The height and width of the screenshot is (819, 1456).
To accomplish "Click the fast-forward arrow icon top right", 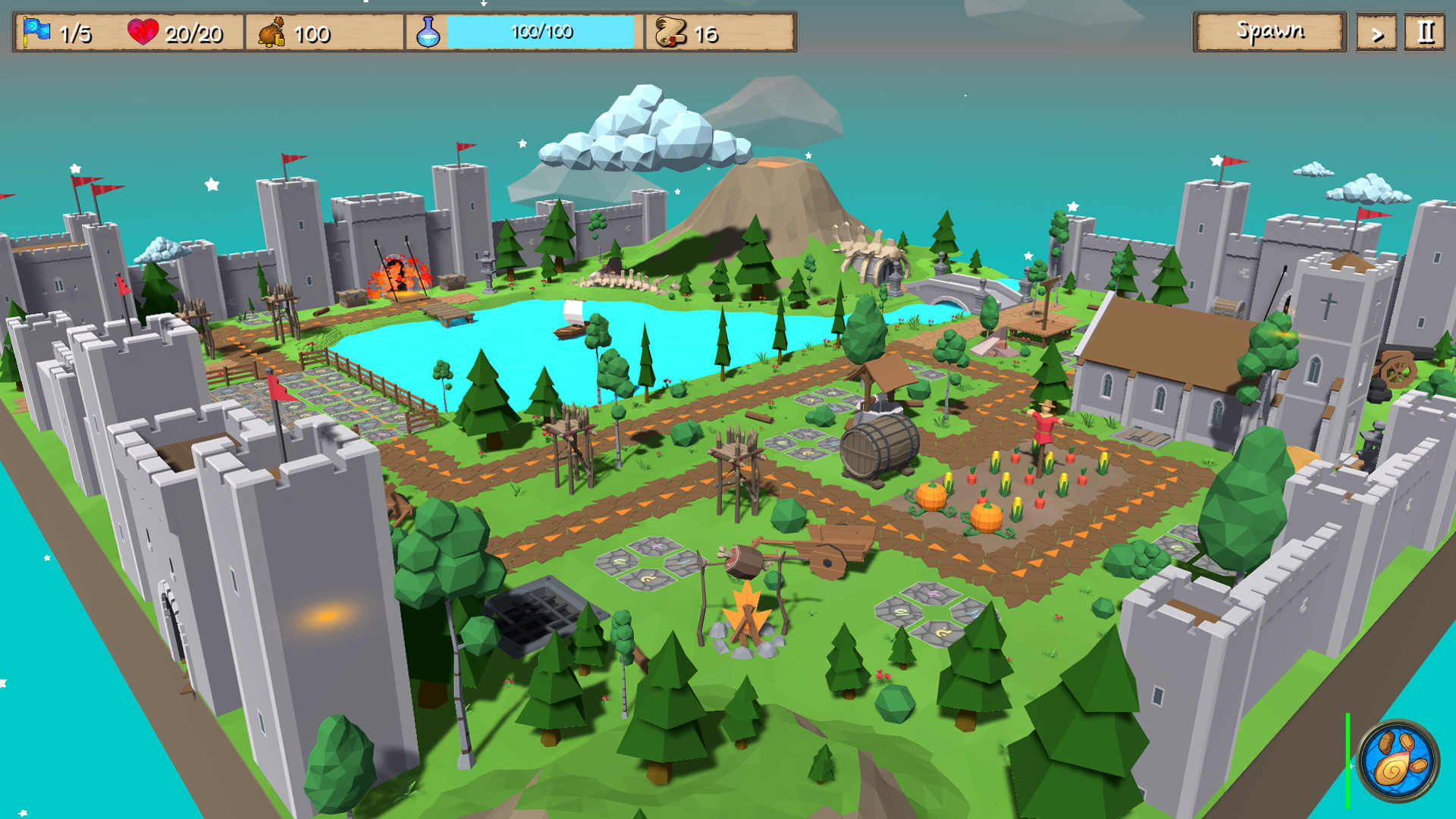I will pyautogui.click(x=1376, y=32).
